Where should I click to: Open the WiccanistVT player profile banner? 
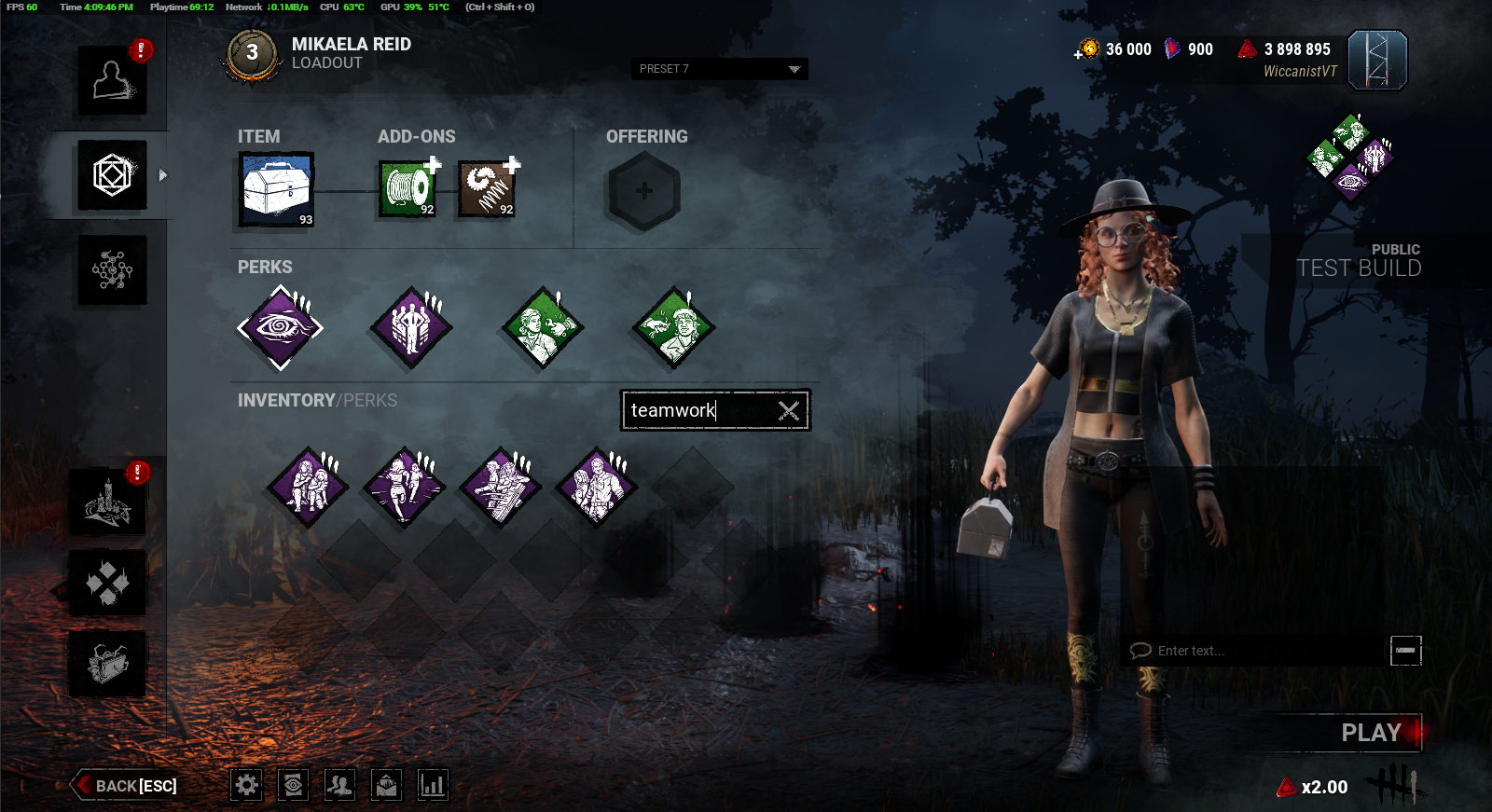pyautogui.click(x=1376, y=61)
